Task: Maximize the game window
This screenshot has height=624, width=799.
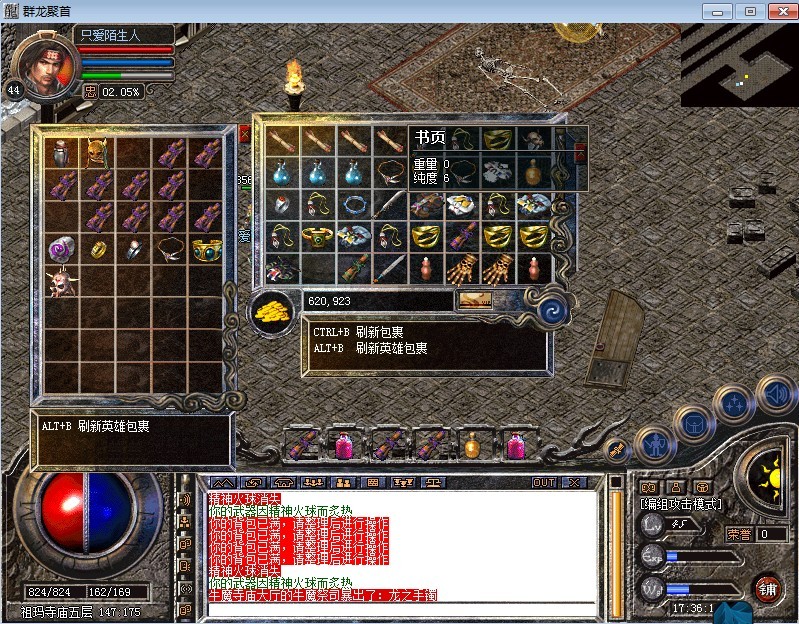Action: (748, 11)
